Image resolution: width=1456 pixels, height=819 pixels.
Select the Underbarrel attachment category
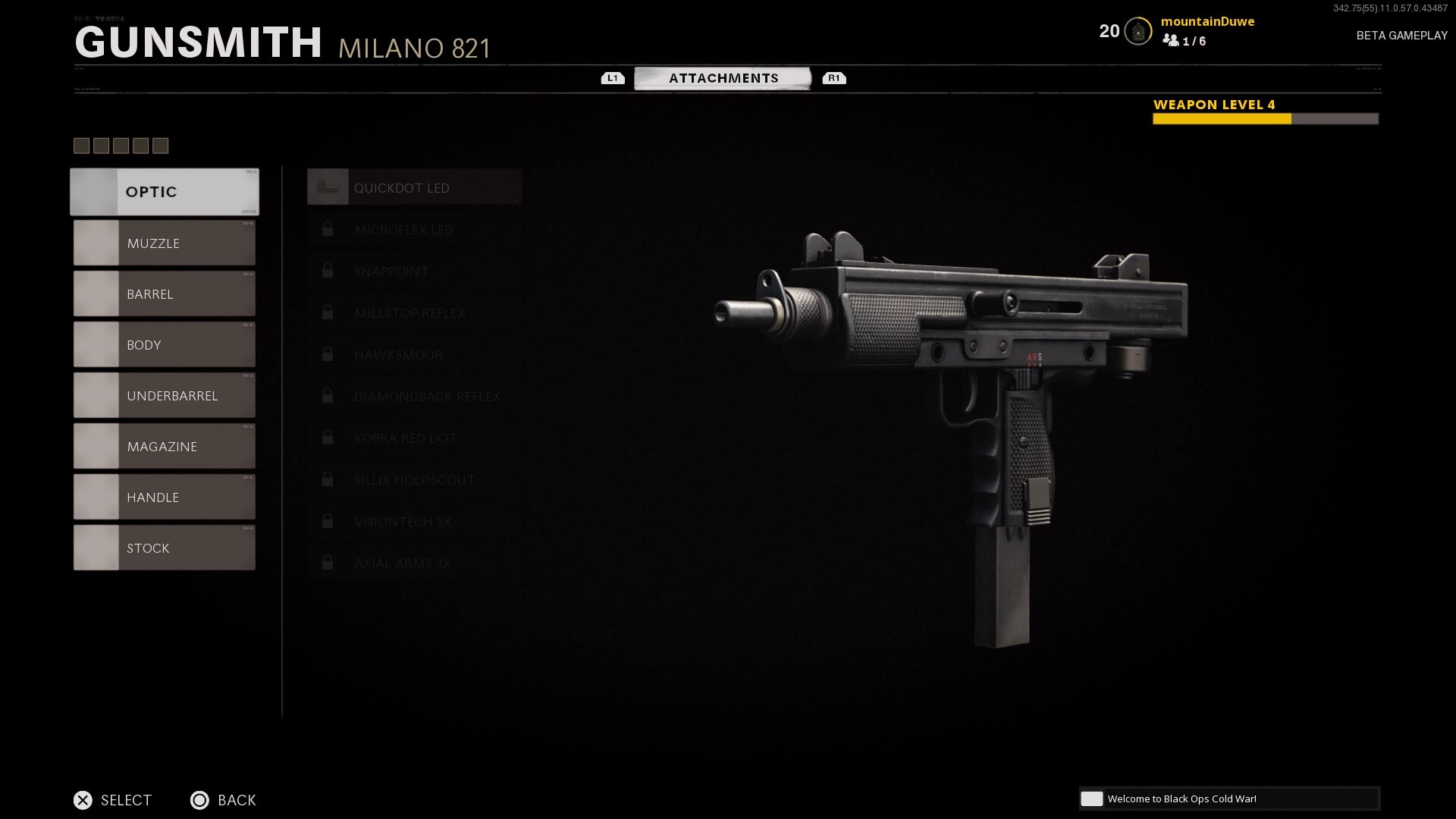point(165,396)
